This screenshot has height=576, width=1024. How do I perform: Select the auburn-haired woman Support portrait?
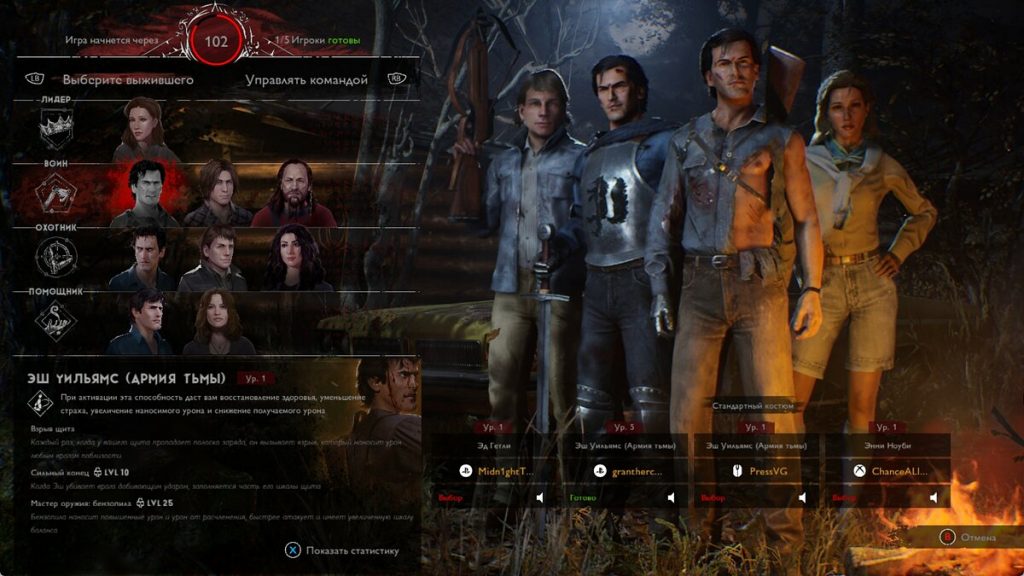click(x=215, y=322)
